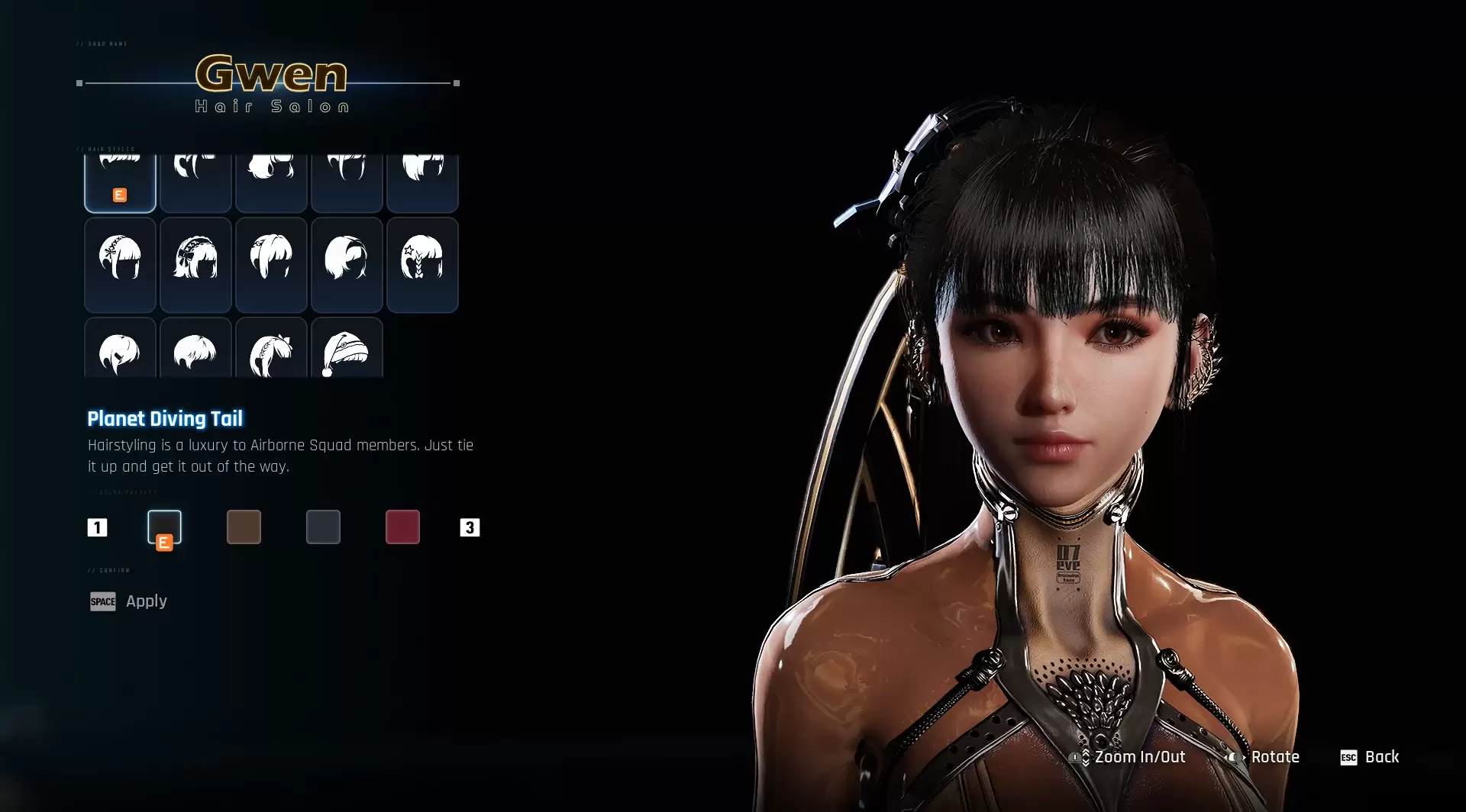The image size is (1466, 812).
Task: Choose the hairstyle with bow headband
Action: point(195,264)
